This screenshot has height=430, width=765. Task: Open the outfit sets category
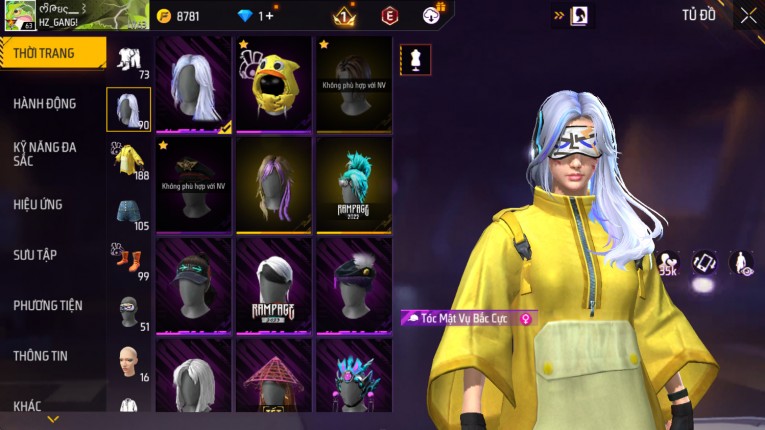click(129, 58)
